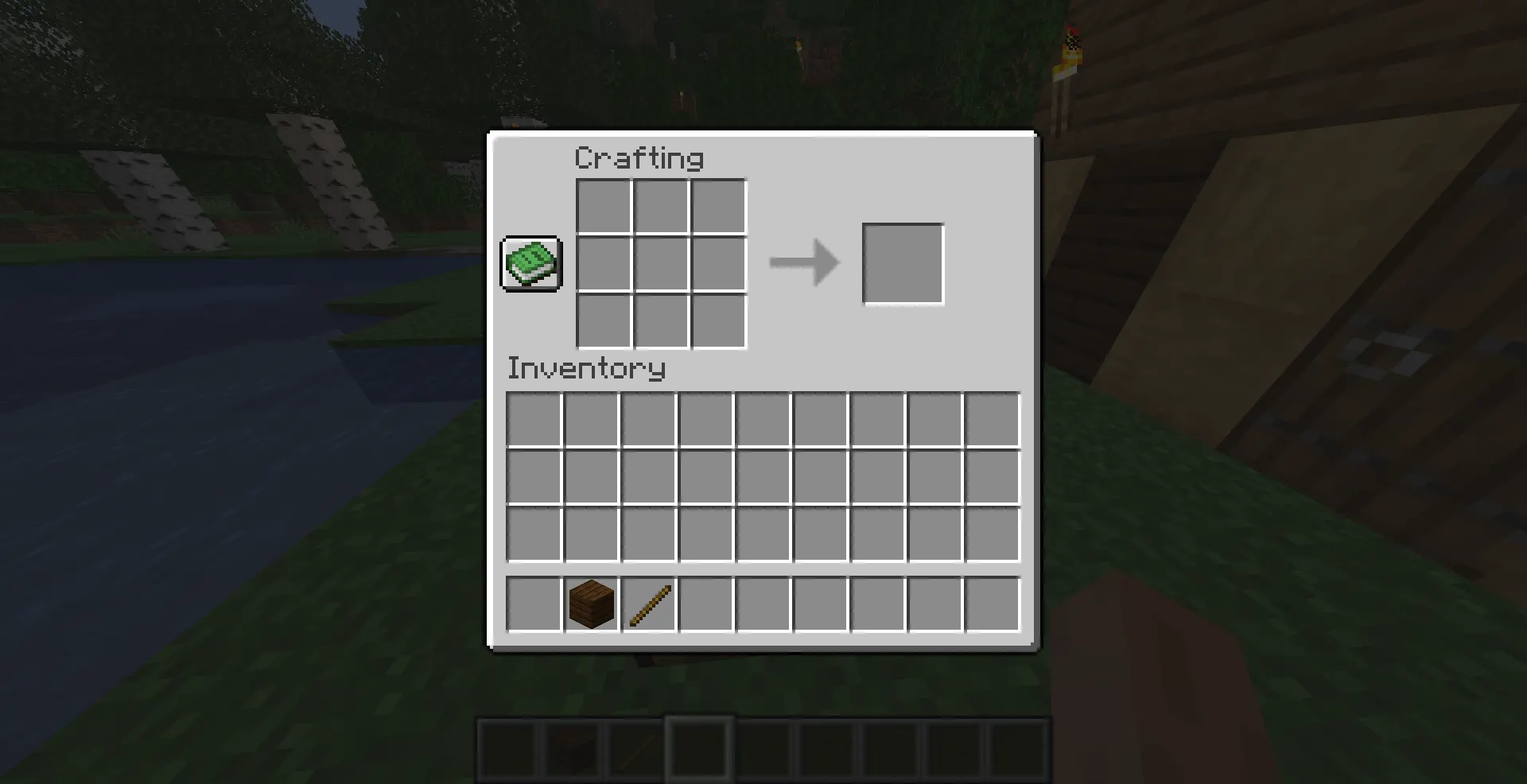Click the top-right crafting grid slot

pos(717,205)
